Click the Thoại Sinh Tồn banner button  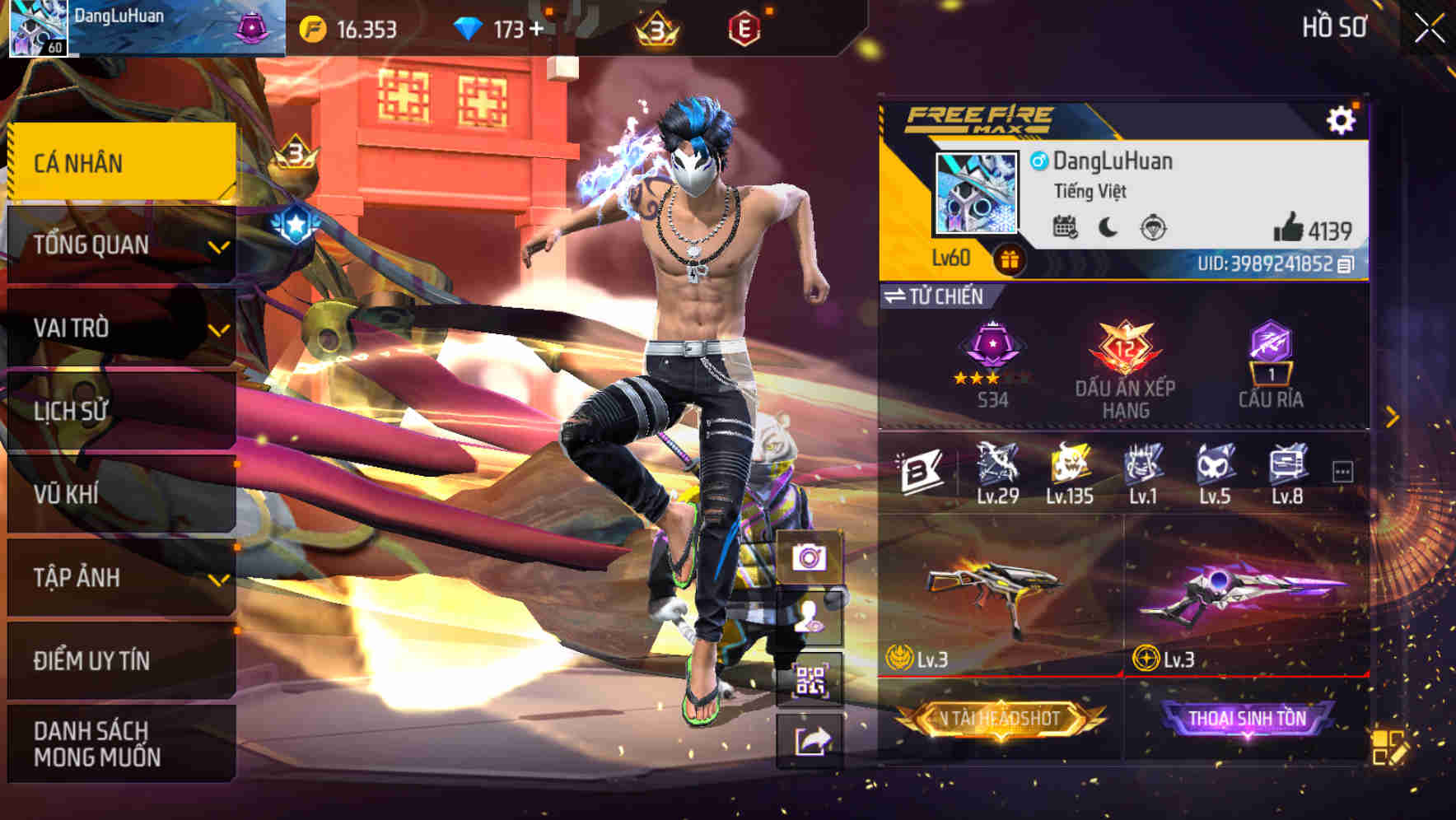pos(1247,717)
